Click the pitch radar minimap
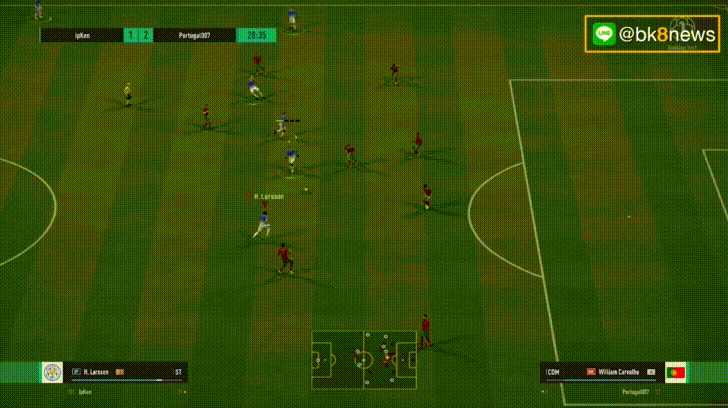728x408 pixels. tap(363, 358)
